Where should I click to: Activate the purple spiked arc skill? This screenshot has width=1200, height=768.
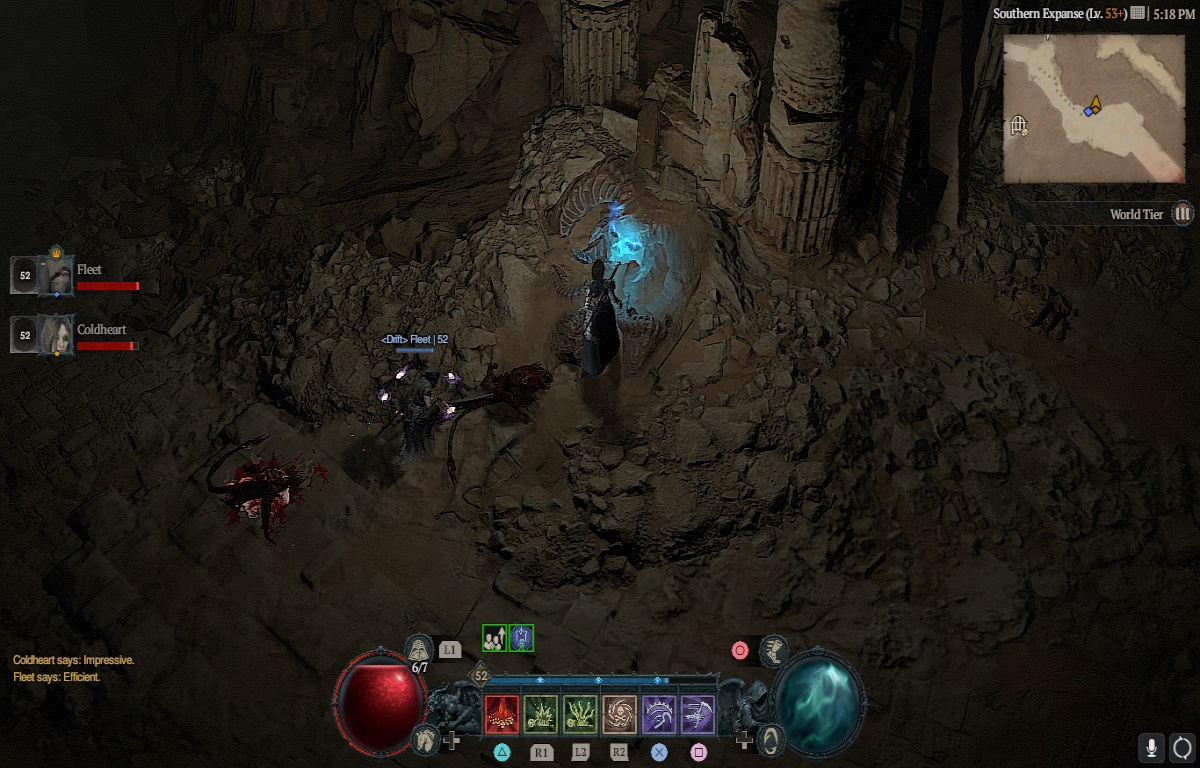tap(659, 714)
